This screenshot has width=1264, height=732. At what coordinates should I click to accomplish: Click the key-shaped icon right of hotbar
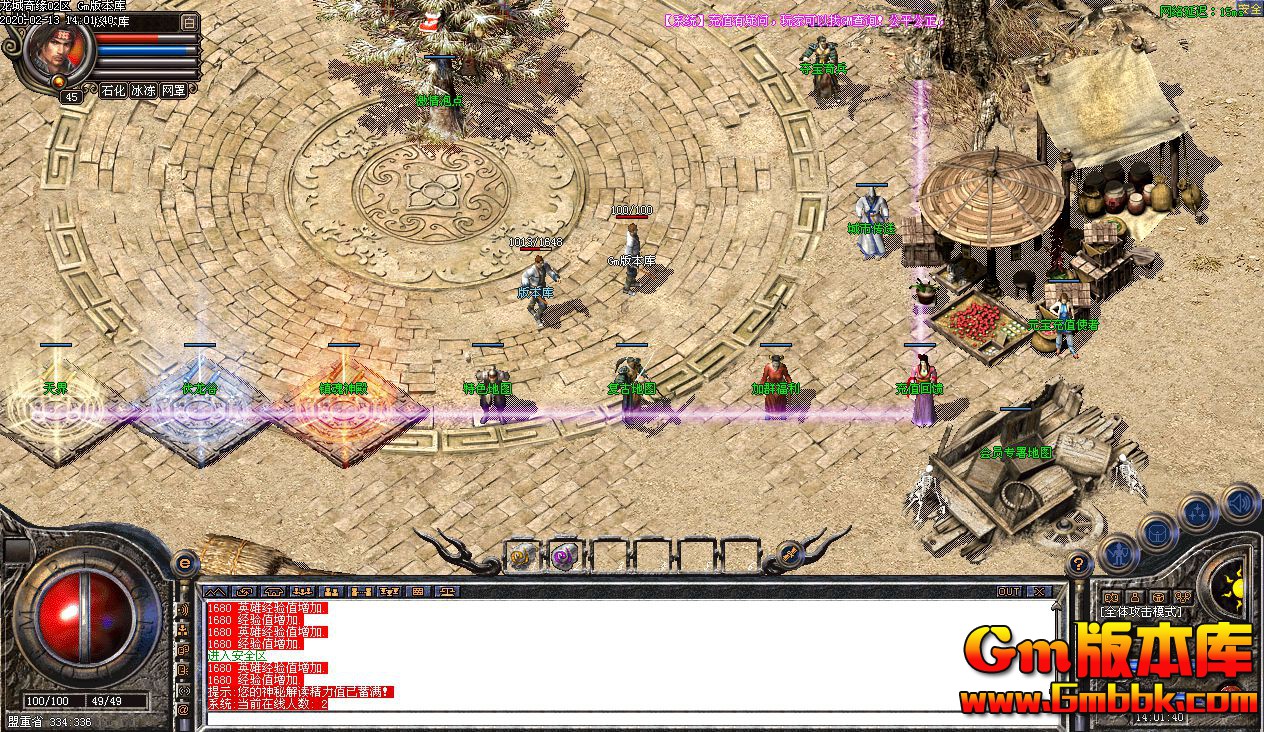tap(790, 553)
